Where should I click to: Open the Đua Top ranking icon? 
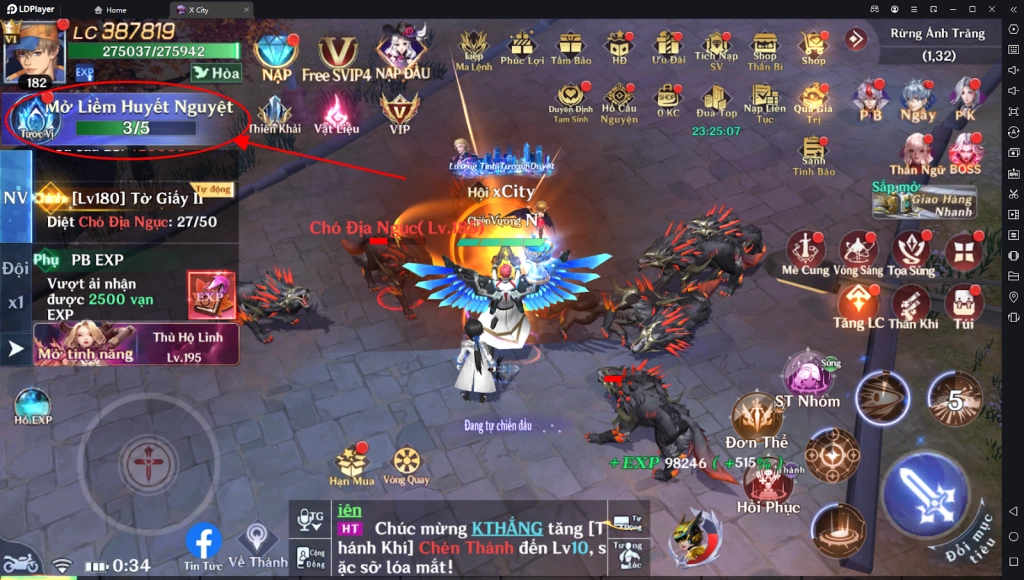716,98
